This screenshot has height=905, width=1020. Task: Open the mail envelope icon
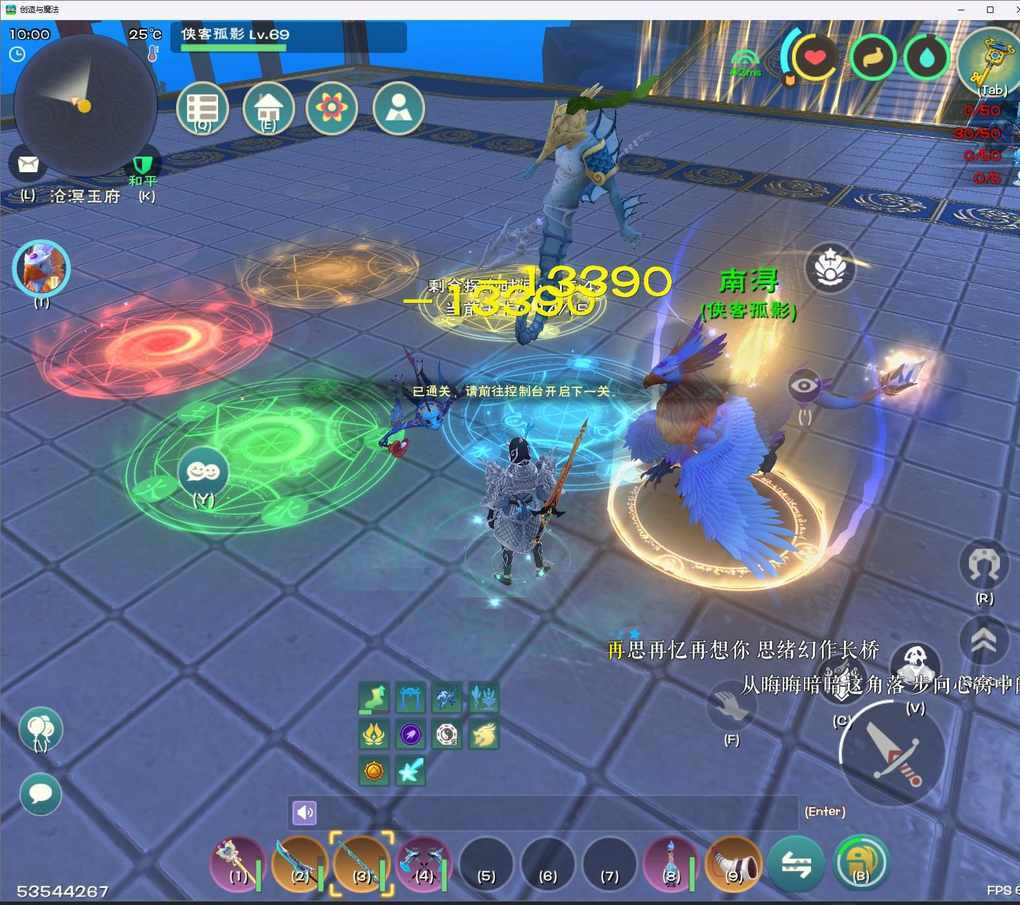coord(28,164)
